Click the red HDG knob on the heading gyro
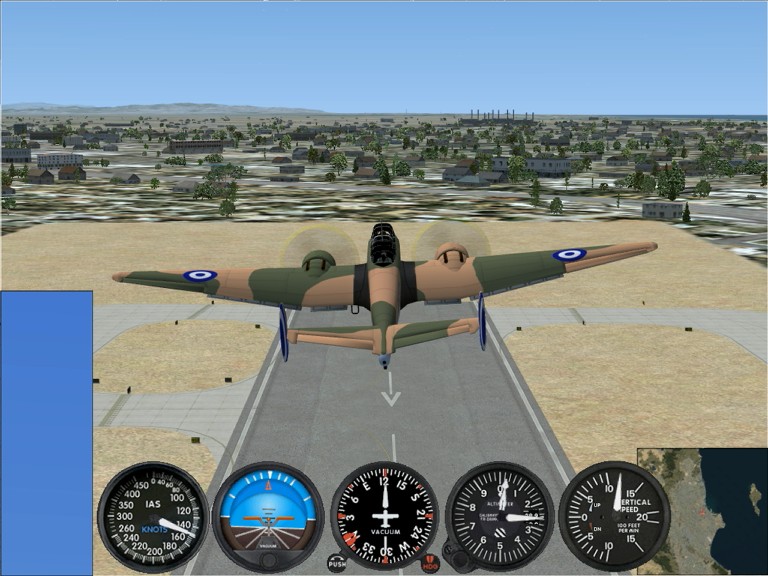 (430, 564)
